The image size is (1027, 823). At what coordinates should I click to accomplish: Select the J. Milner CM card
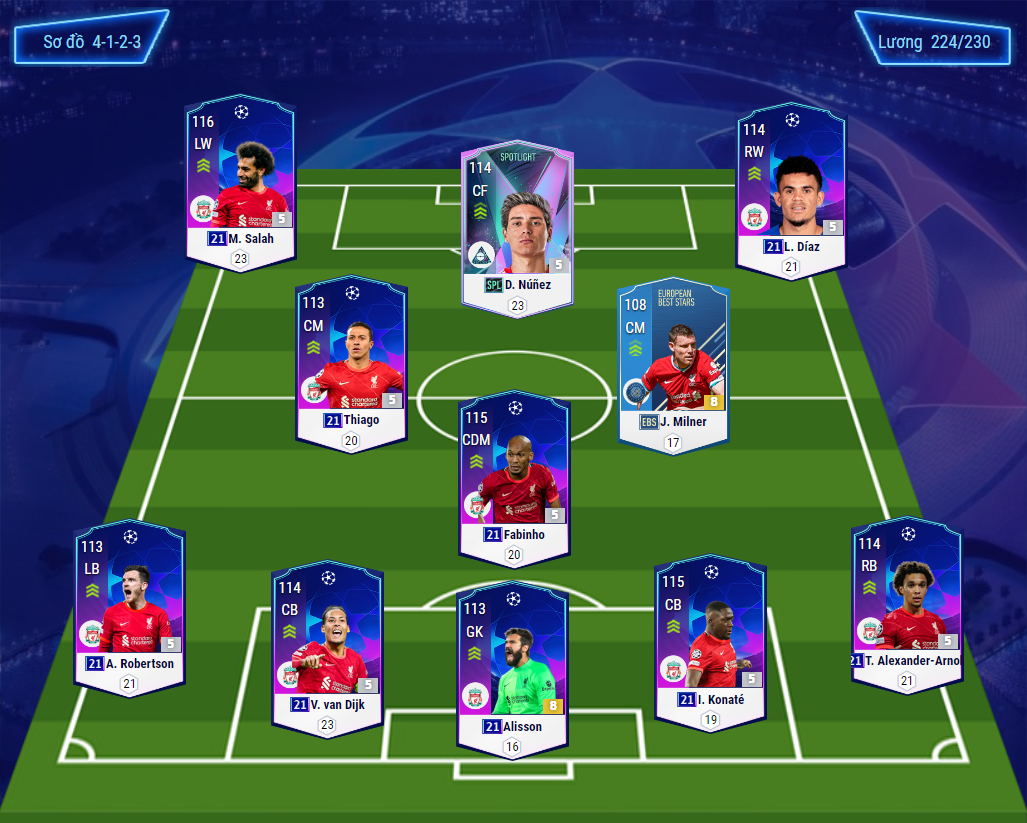click(674, 364)
